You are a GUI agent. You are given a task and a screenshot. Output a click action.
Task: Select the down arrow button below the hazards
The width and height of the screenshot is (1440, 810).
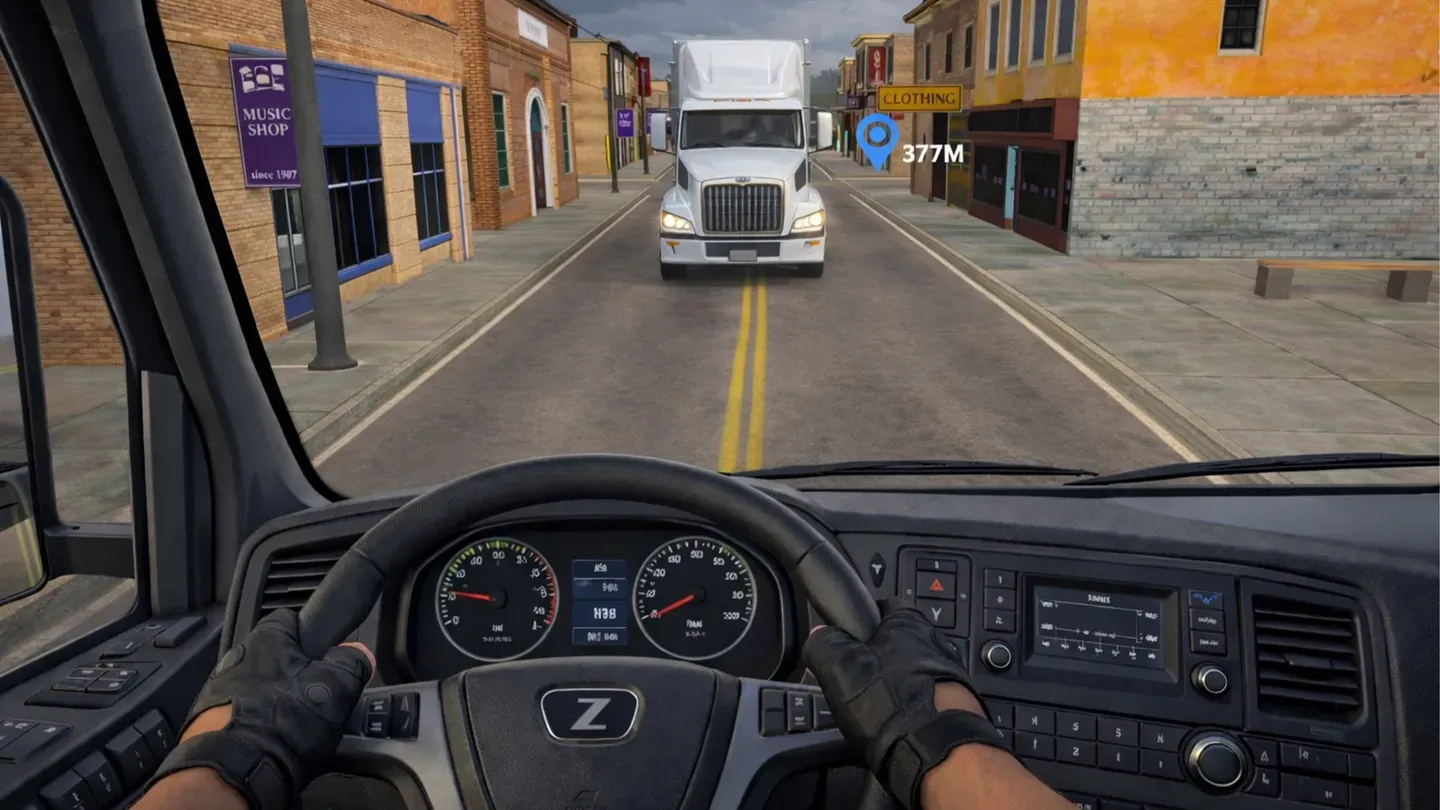point(938,613)
